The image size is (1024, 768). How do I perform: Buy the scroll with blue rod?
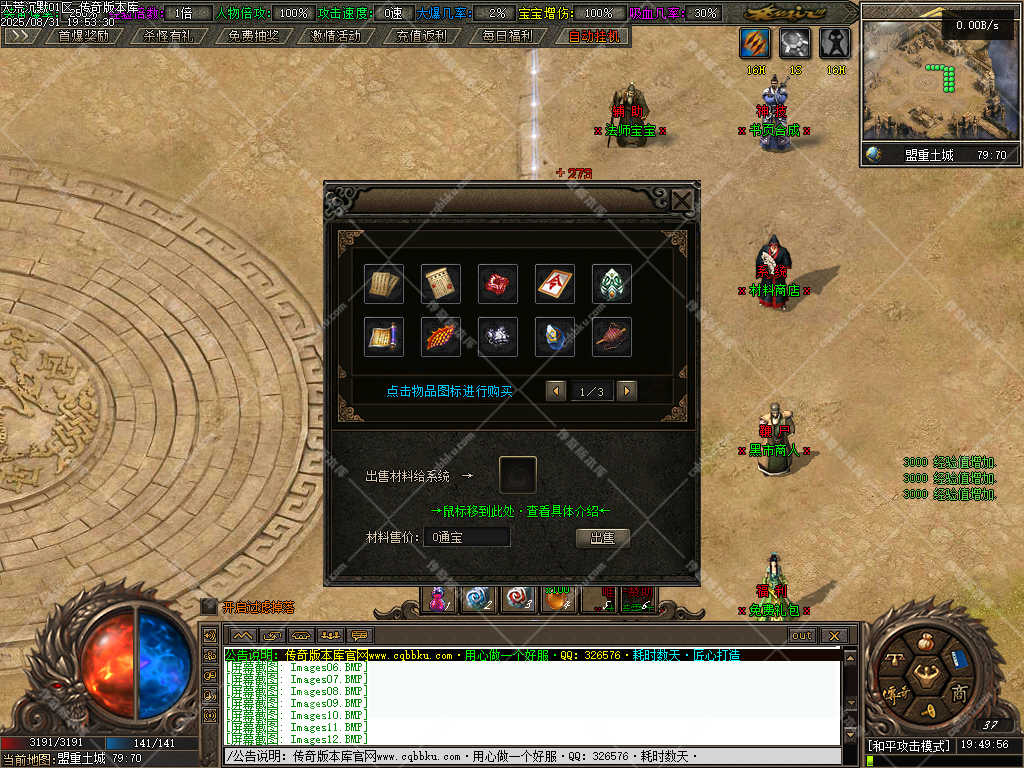click(x=384, y=337)
